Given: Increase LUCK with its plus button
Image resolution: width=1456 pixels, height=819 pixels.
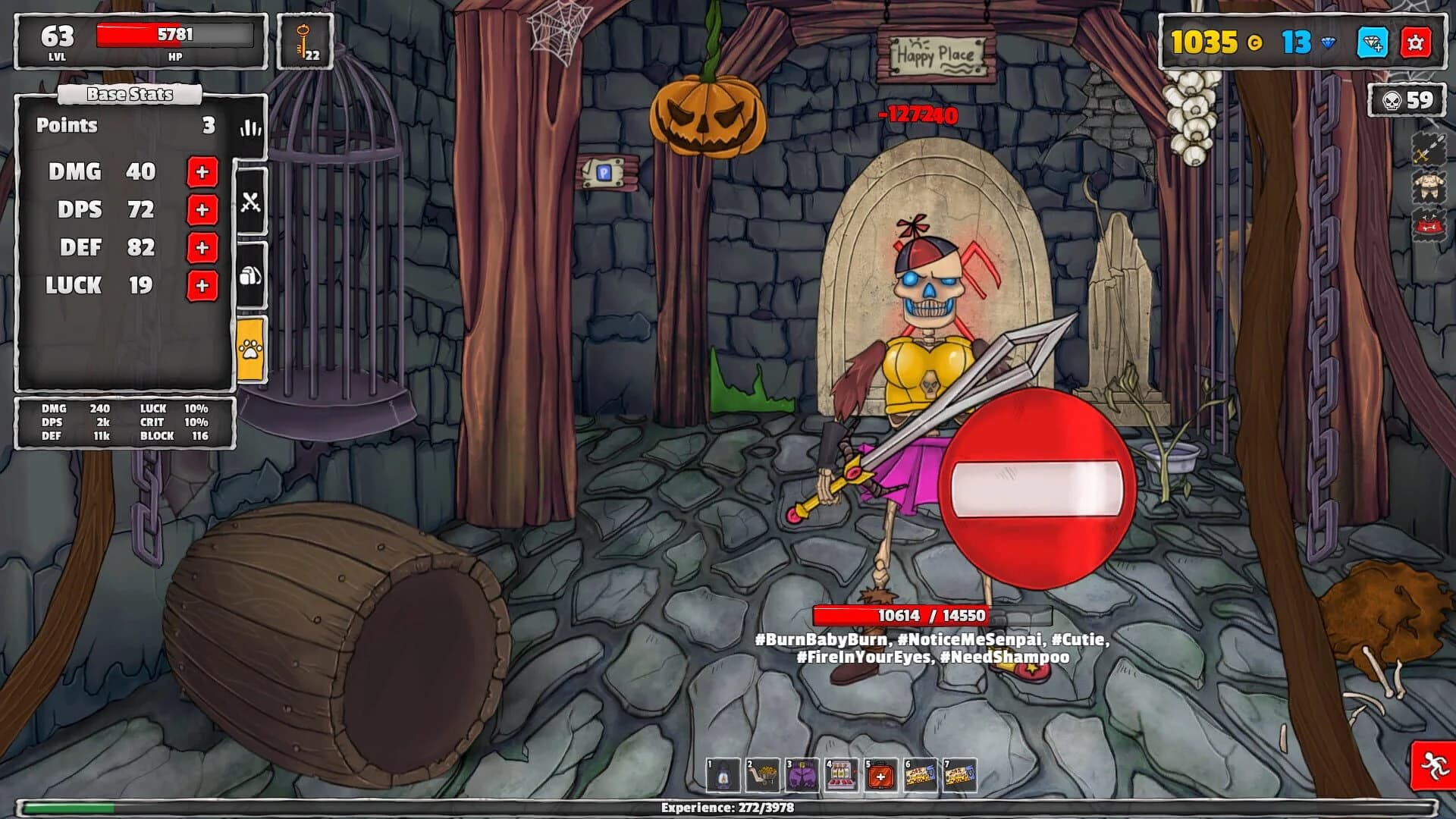Looking at the screenshot, I should [x=201, y=287].
